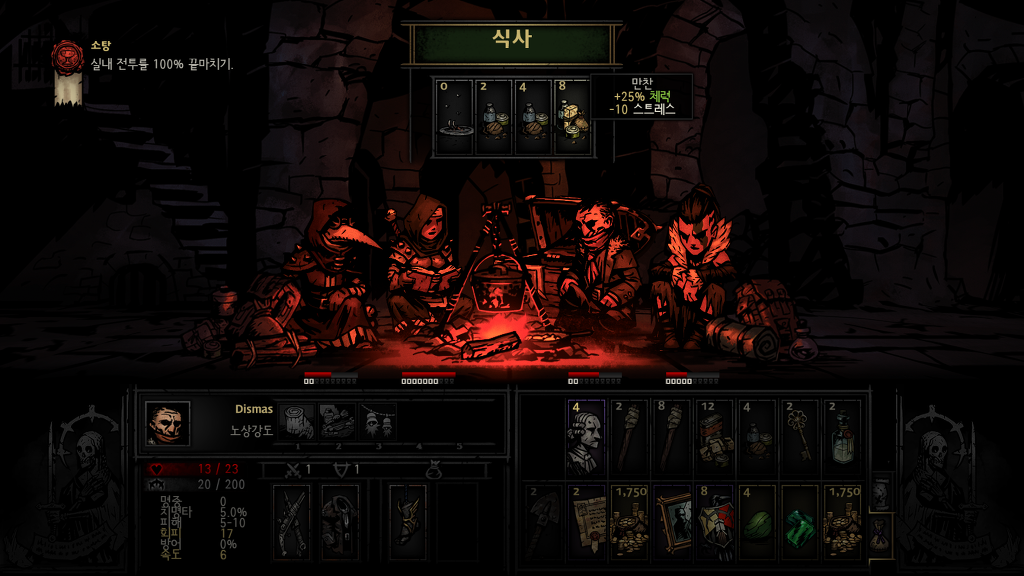1024x576 pixels.
Task: Select the tree stump camping skill
Action: click(x=297, y=423)
